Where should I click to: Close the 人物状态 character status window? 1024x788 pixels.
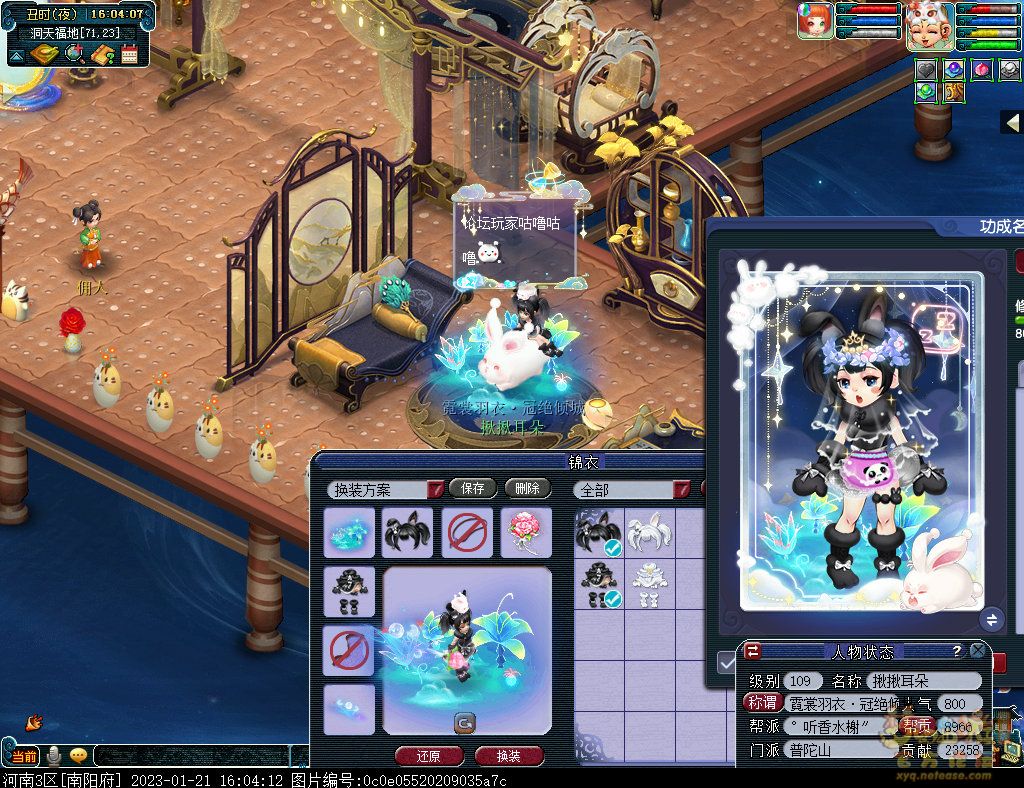tap(978, 651)
